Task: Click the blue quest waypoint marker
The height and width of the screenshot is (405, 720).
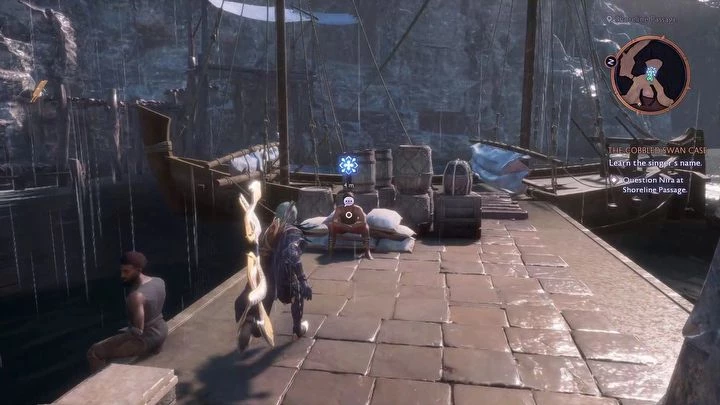Action: (348, 165)
